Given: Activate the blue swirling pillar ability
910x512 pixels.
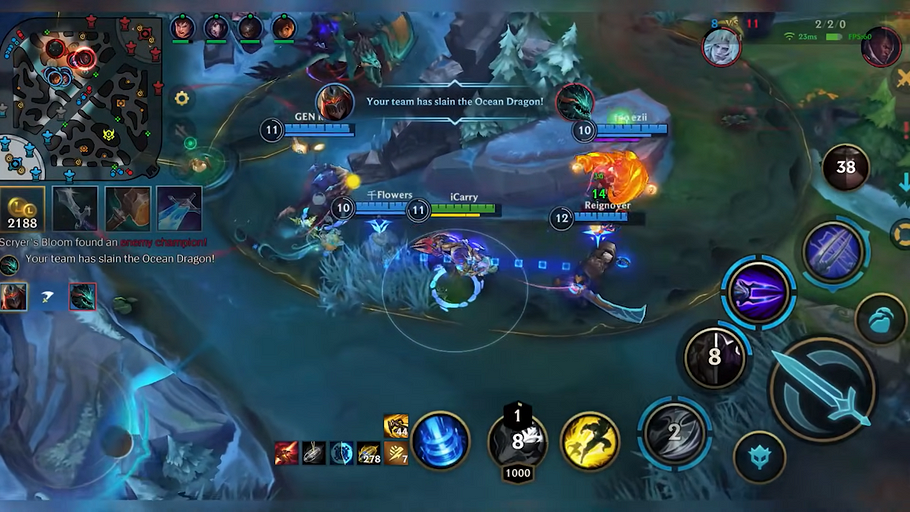Looking at the screenshot, I should click(441, 441).
